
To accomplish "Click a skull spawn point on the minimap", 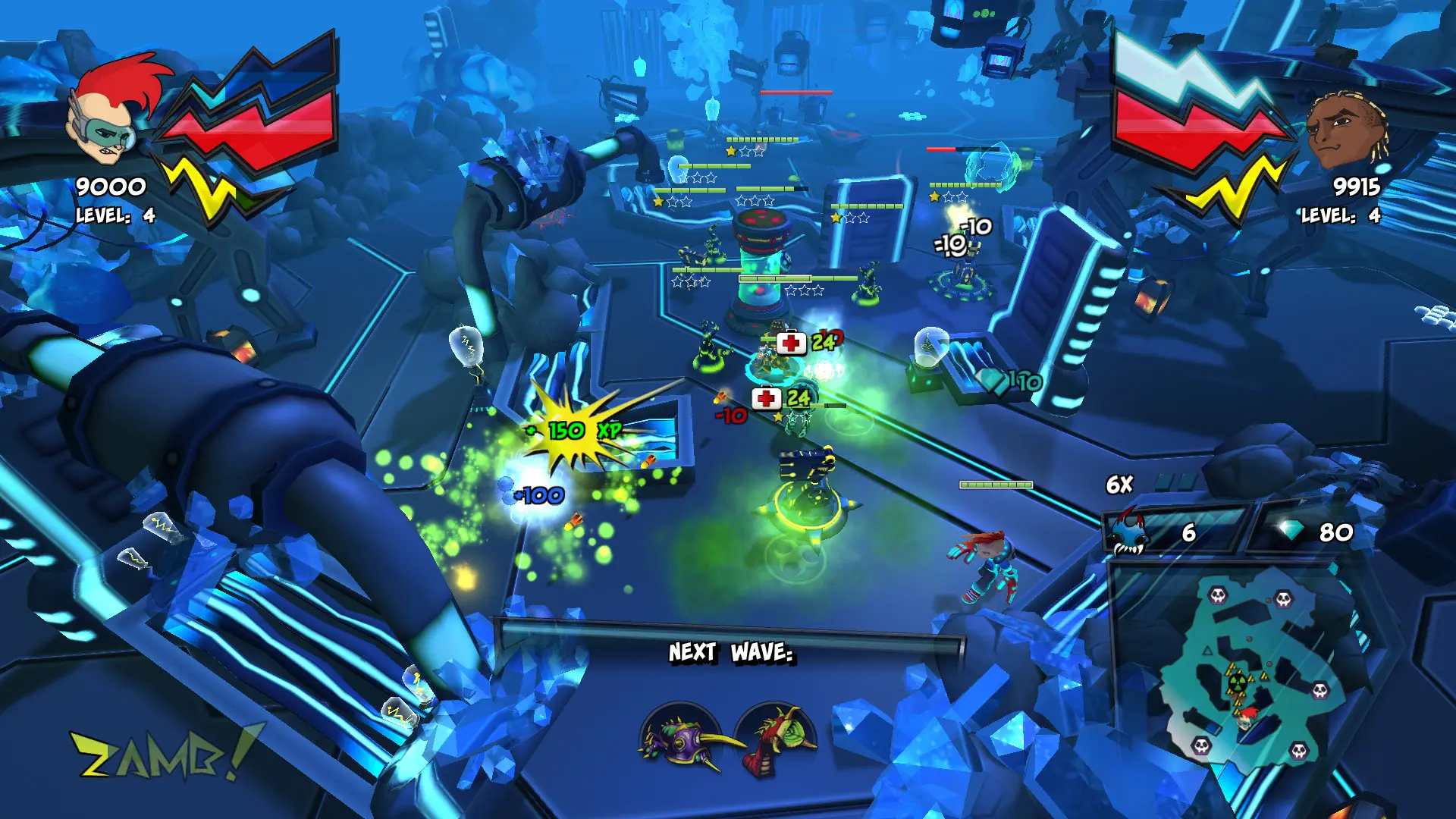I will click(1218, 597).
